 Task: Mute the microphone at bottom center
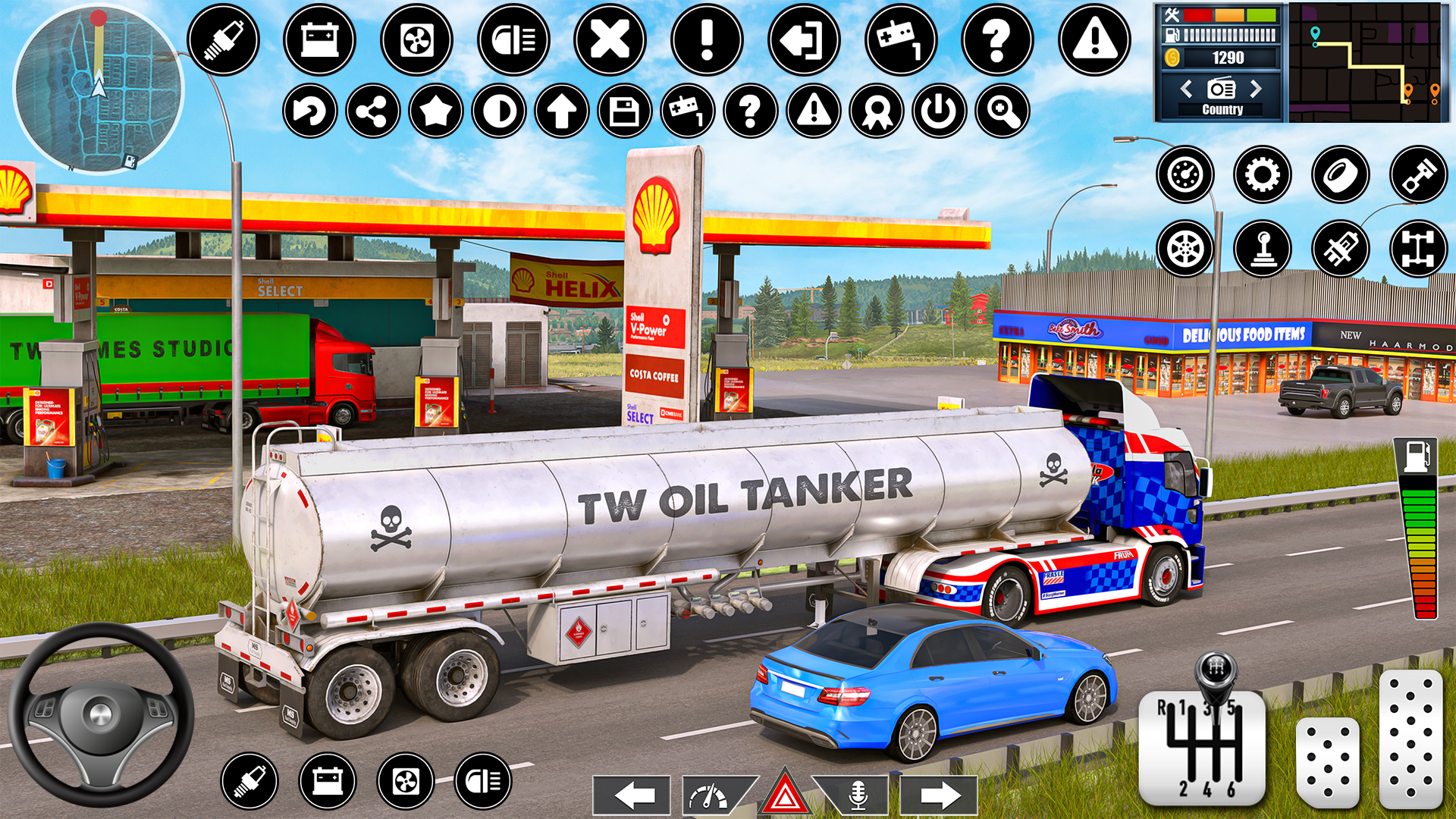[858, 796]
